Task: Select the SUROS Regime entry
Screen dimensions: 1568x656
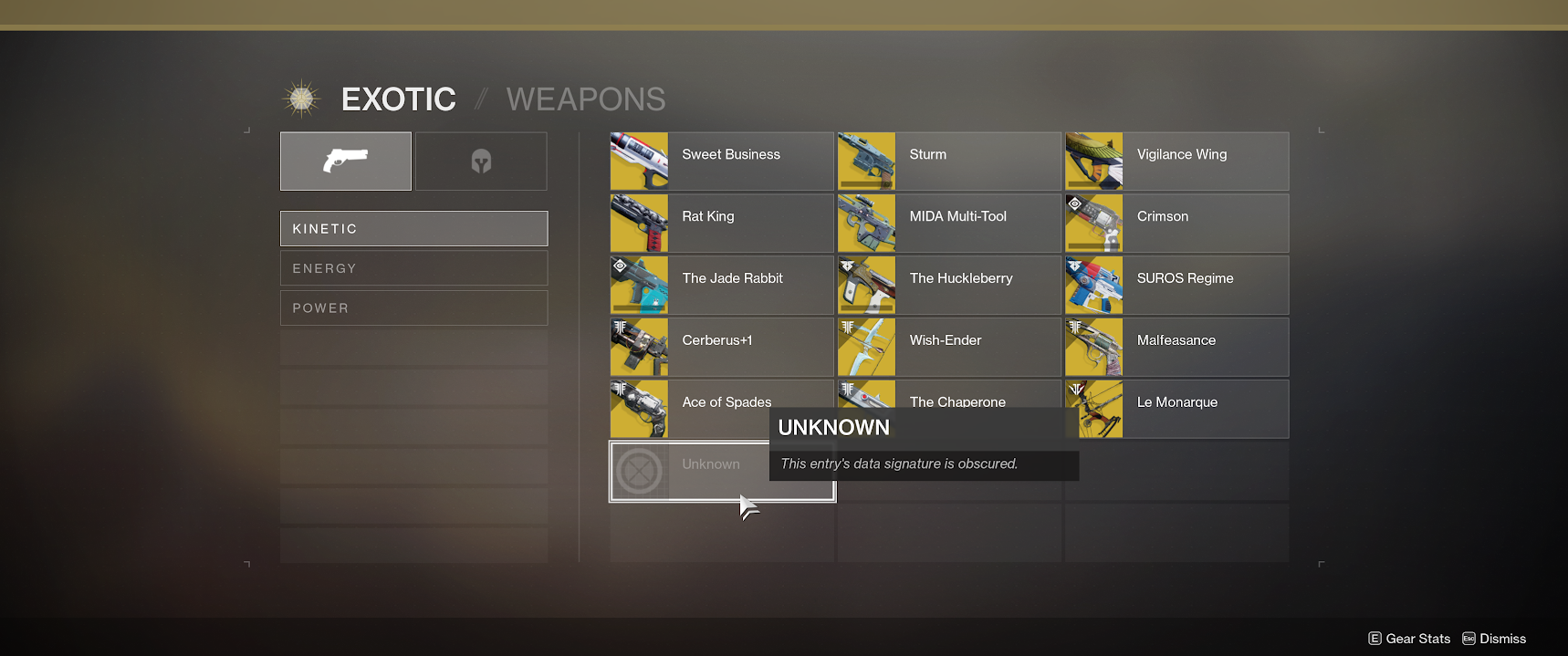Action: coord(1176,286)
